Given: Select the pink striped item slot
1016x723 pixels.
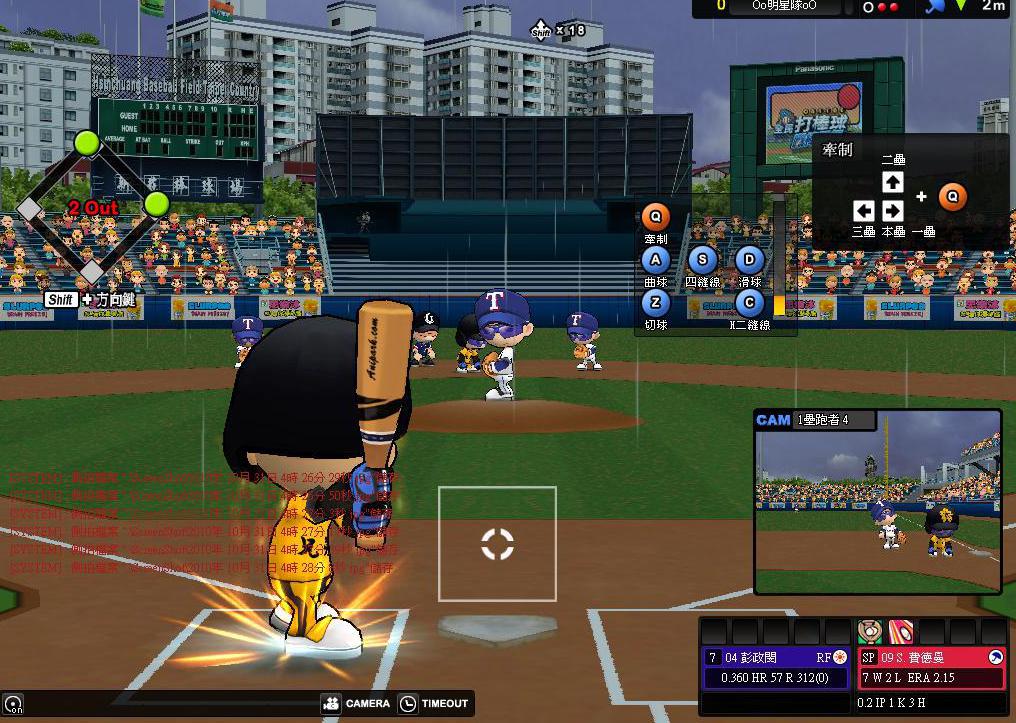Looking at the screenshot, I should 900,632.
